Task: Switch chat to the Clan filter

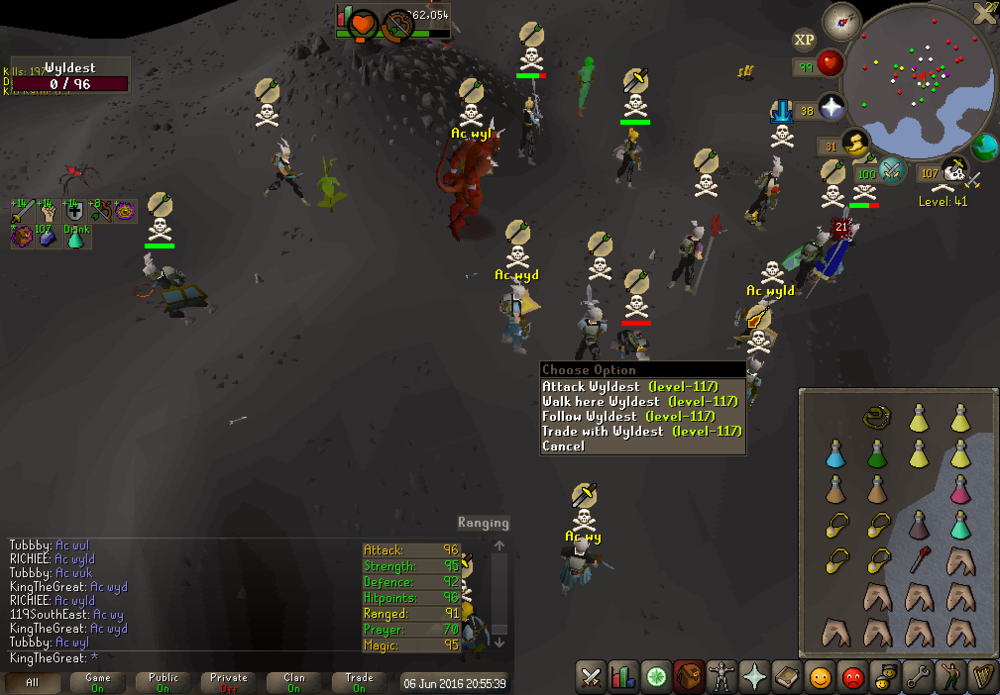Action: click(294, 683)
